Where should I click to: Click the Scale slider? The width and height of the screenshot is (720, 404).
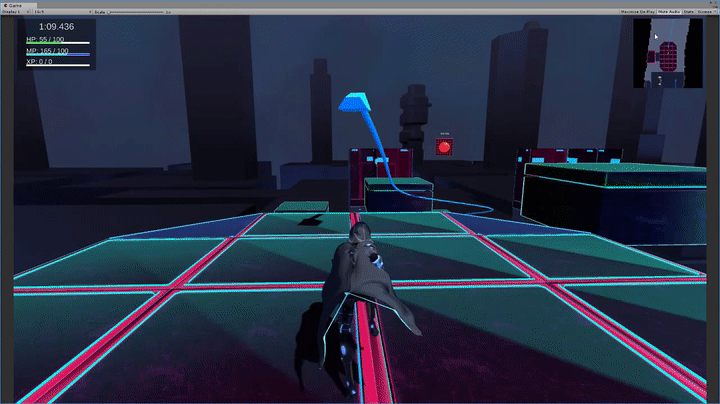(x=135, y=11)
